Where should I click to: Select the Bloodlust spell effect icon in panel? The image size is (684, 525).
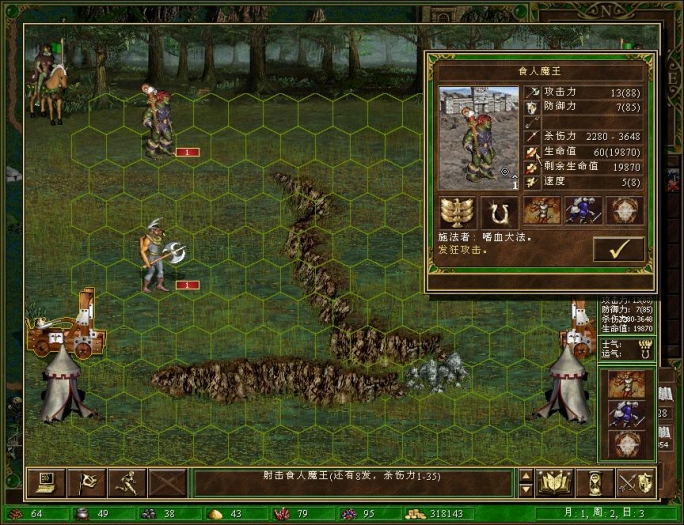pos(540,211)
